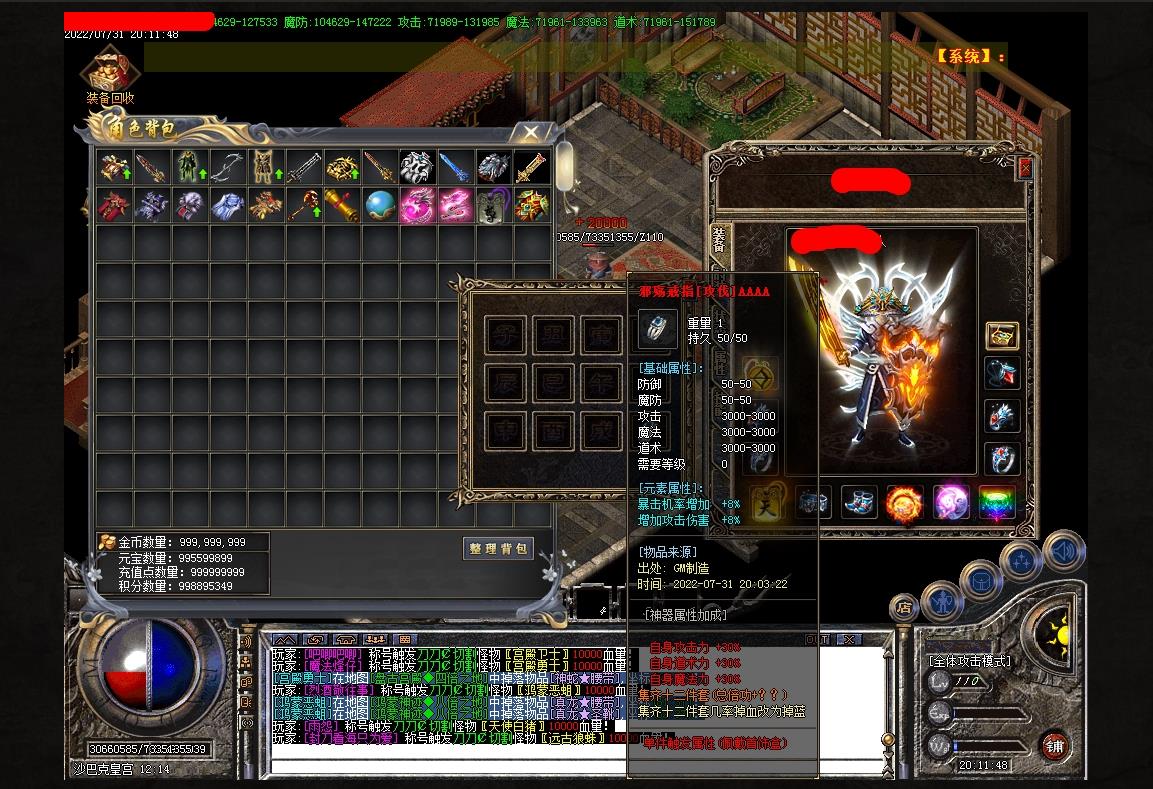Click the treasure chest equipment slot

tap(1001, 336)
